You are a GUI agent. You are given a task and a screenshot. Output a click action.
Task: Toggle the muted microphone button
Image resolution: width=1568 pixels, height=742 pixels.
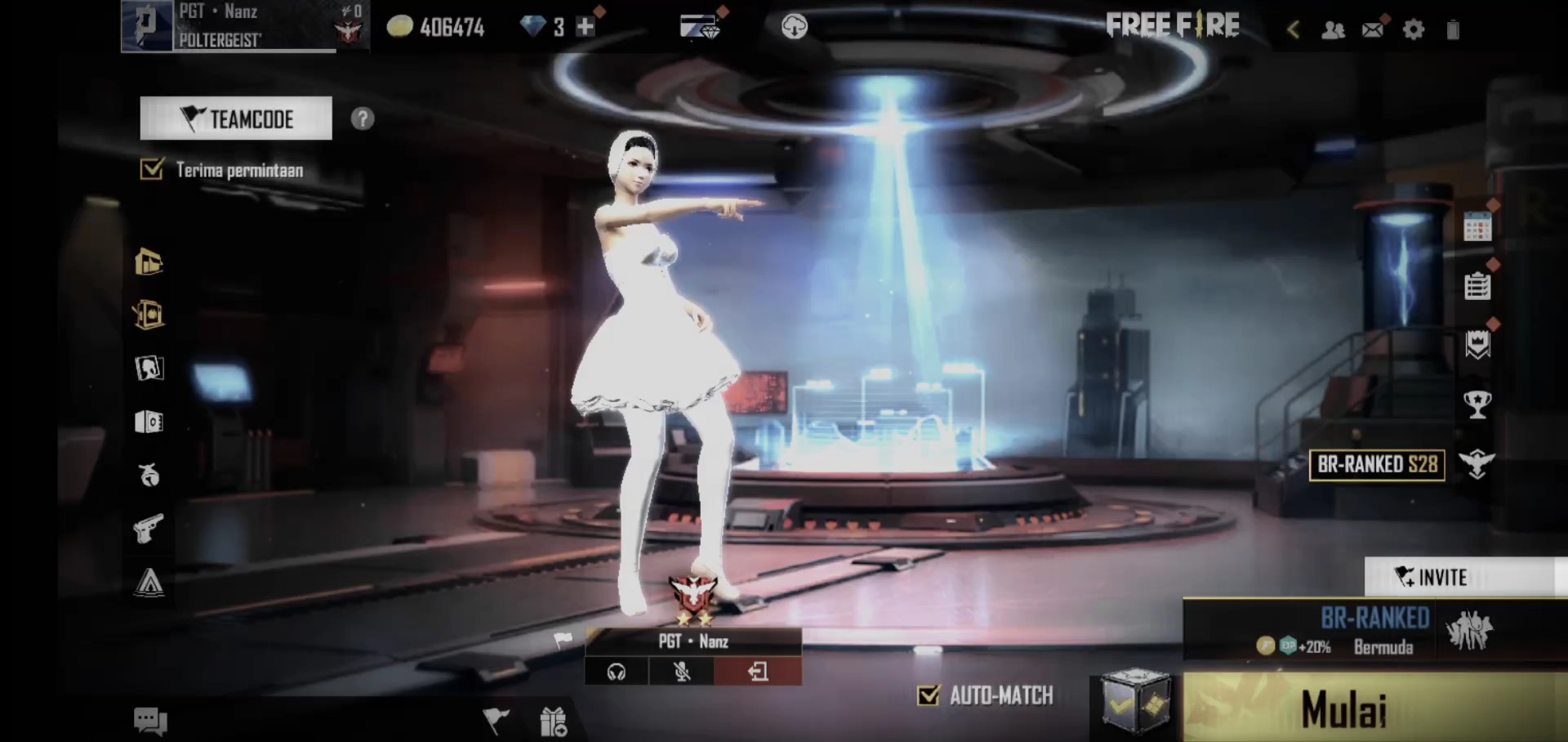tap(682, 672)
